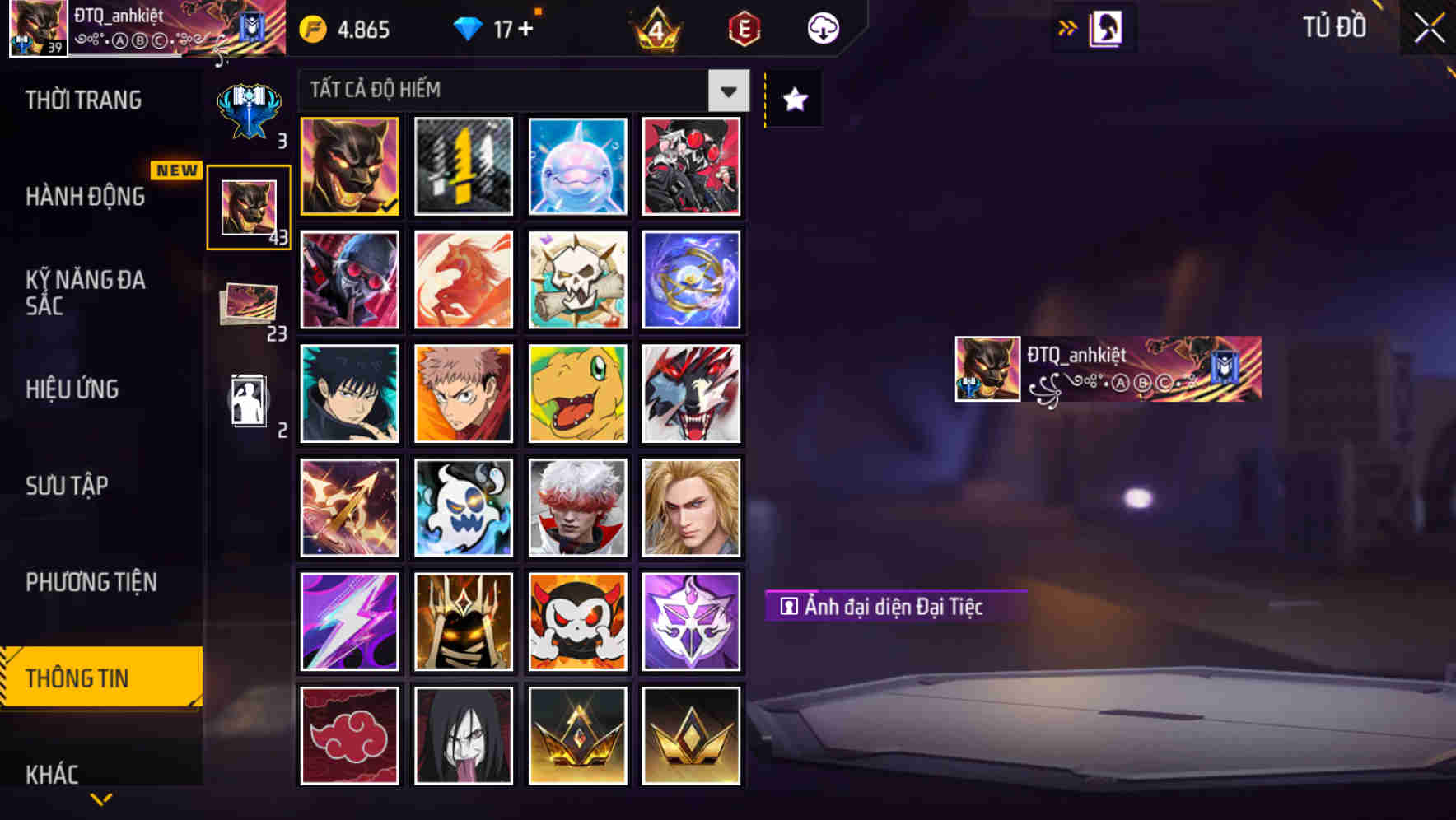Toggle the favorite star filter
The width and height of the screenshot is (1456, 820).
pos(793,100)
